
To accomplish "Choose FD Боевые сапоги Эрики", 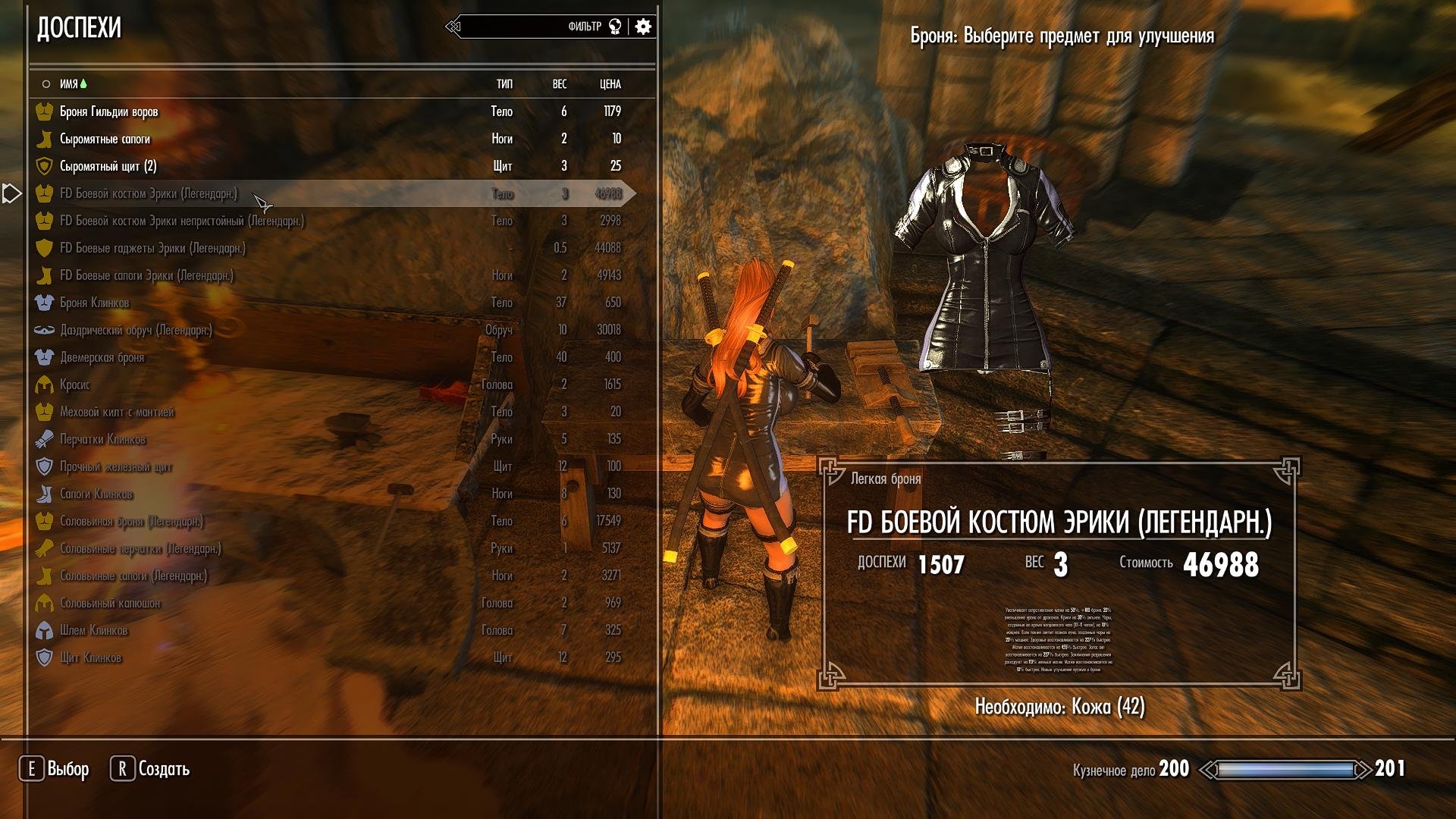I will [146, 275].
